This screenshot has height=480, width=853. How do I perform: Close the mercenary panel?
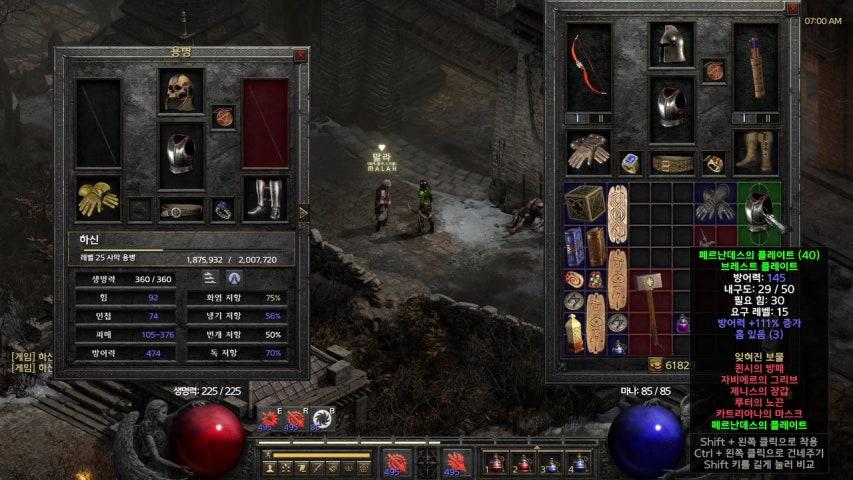tap(300, 56)
